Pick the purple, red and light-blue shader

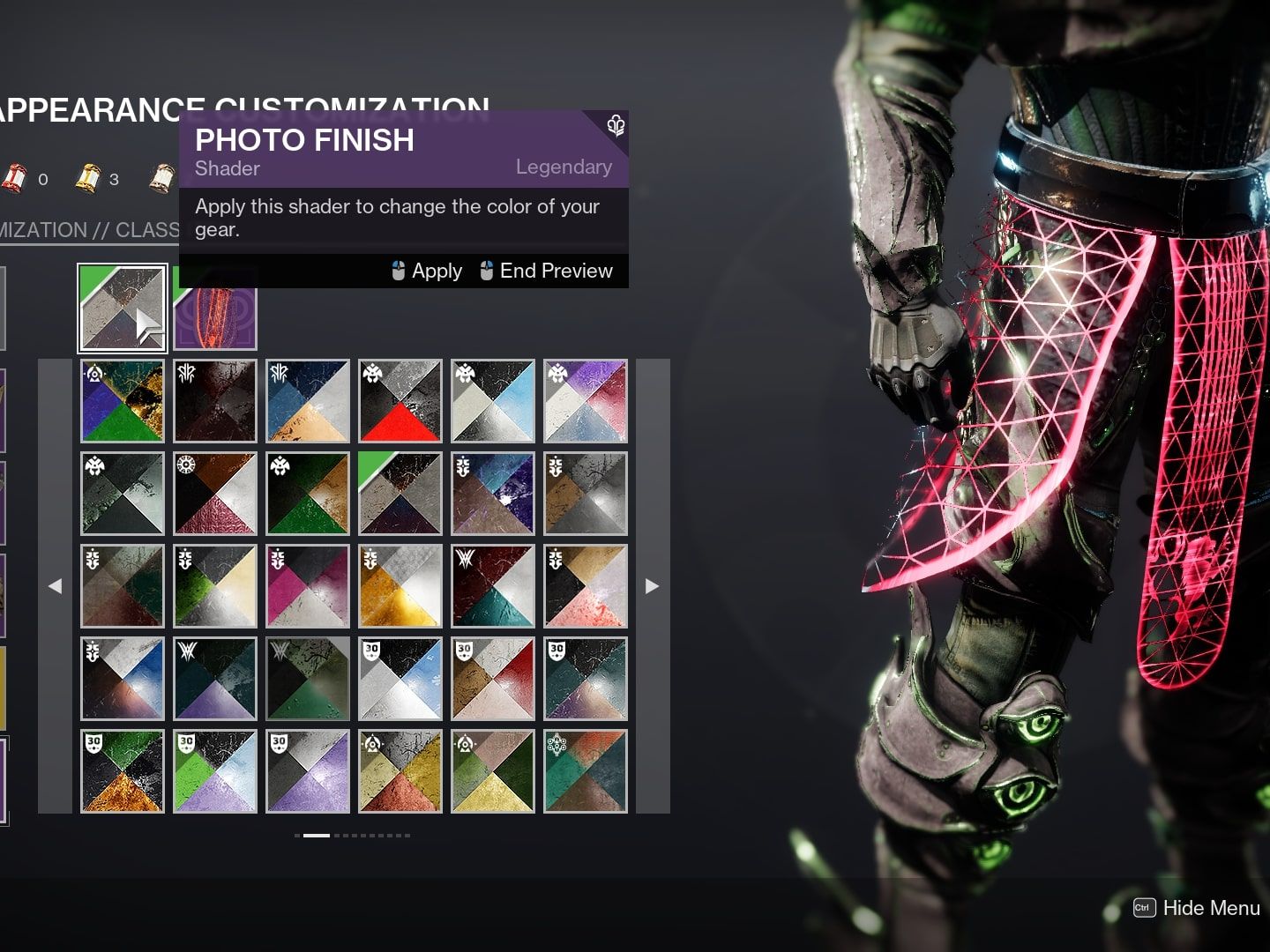click(x=586, y=401)
